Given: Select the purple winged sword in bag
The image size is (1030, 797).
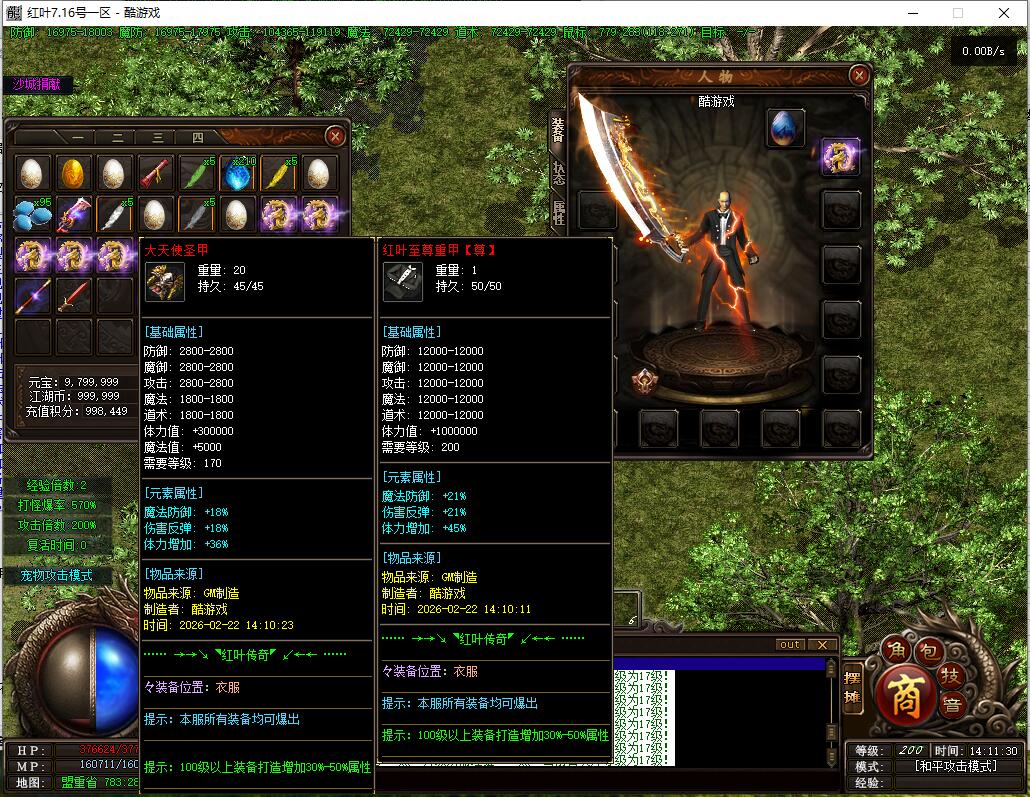Looking at the screenshot, I should 74,214.
